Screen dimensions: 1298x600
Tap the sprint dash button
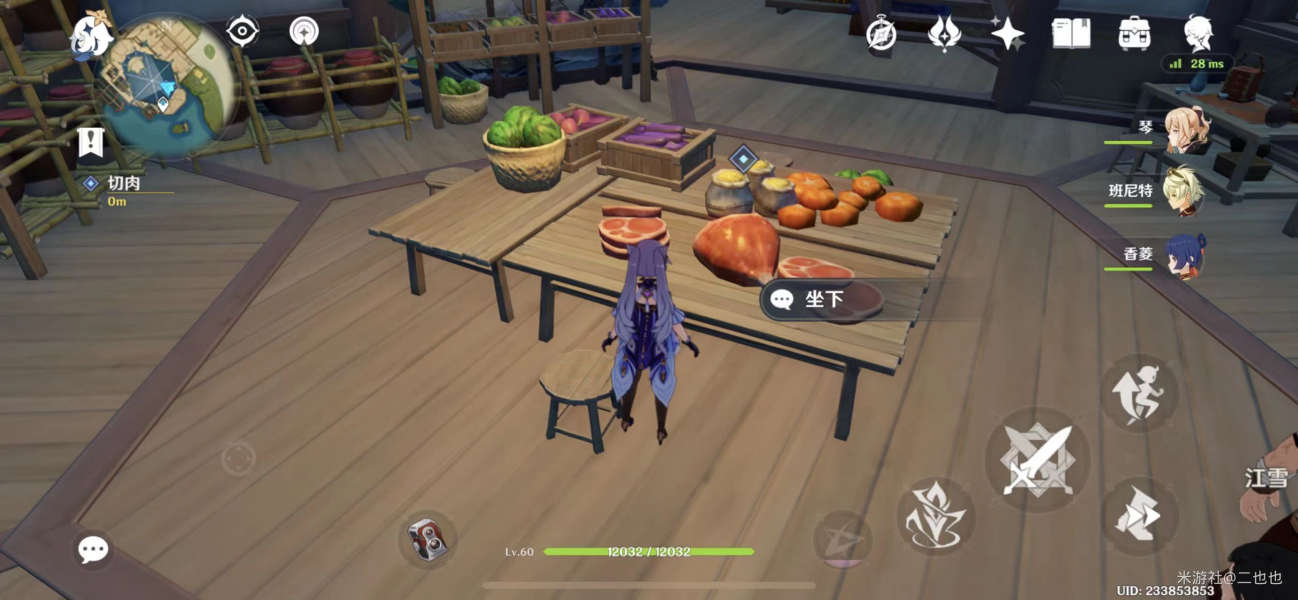coord(1139,516)
